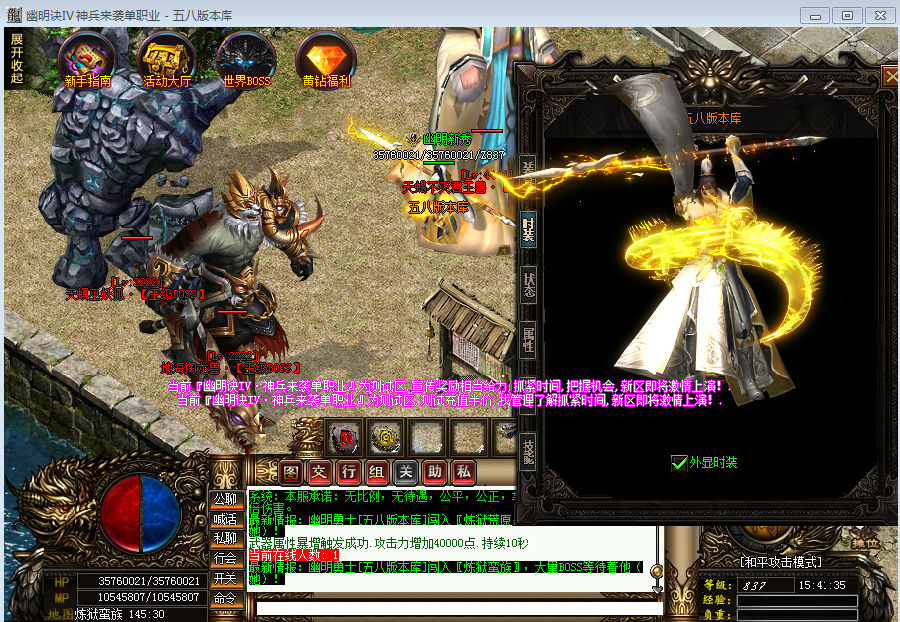Open the 活动大厅 treasure chest icon
Screen dimensions: 900x622
click(x=166, y=60)
